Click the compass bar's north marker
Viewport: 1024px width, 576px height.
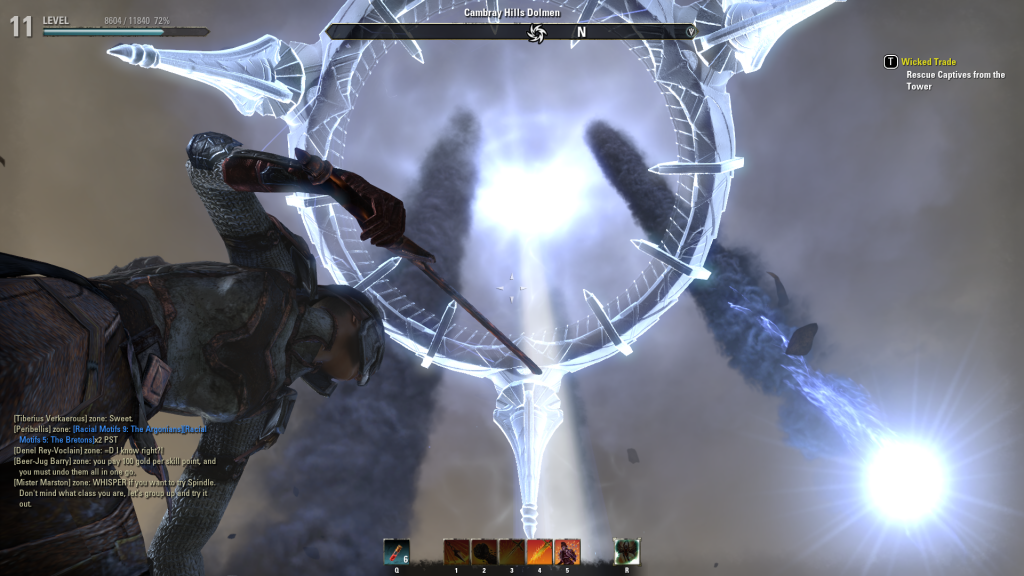click(581, 32)
